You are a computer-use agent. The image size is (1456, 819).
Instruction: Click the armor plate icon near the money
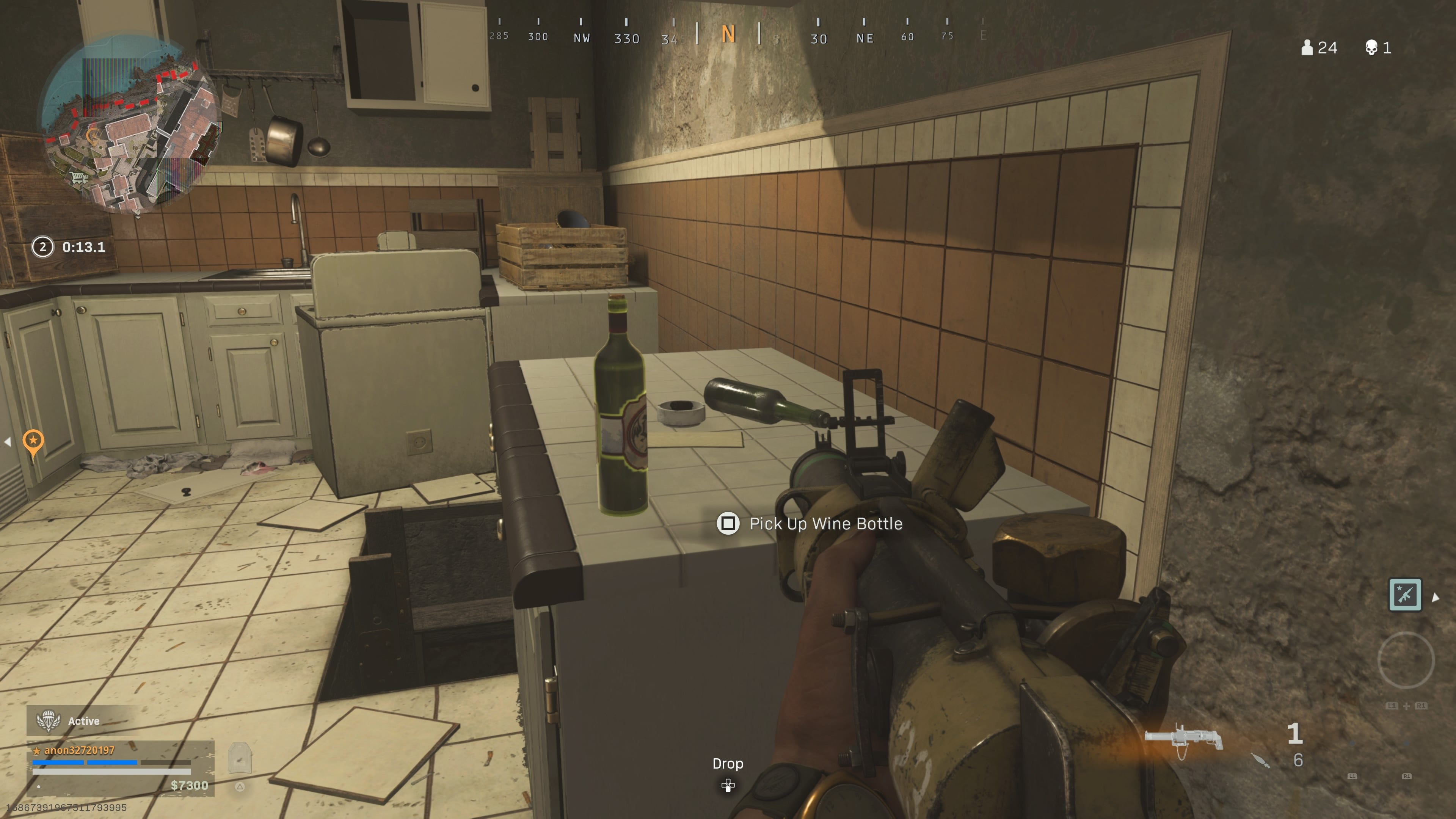240,758
